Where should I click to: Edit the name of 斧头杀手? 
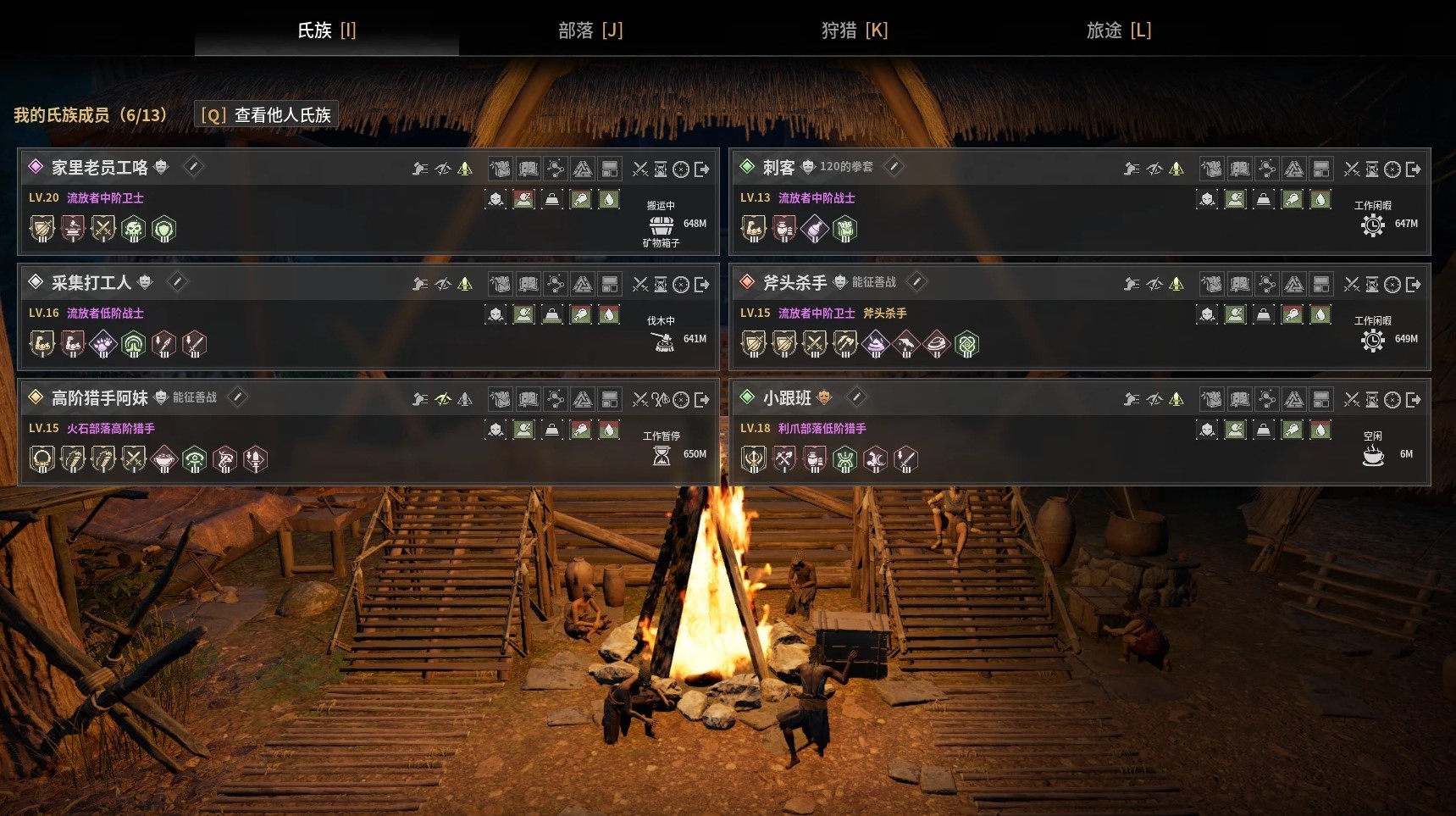pyautogui.click(x=916, y=282)
